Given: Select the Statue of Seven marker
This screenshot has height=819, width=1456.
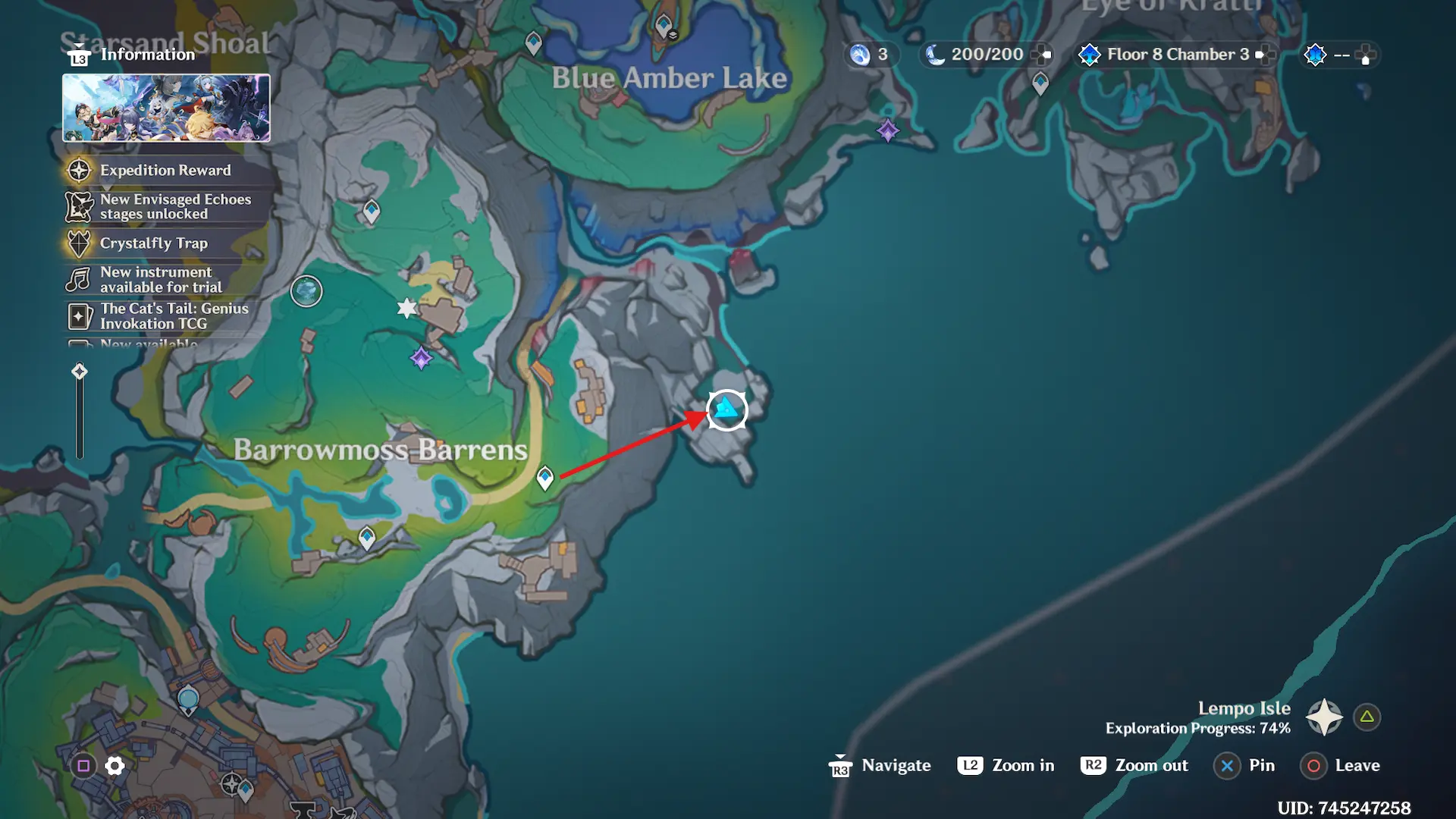Looking at the screenshot, I should pos(188,699).
